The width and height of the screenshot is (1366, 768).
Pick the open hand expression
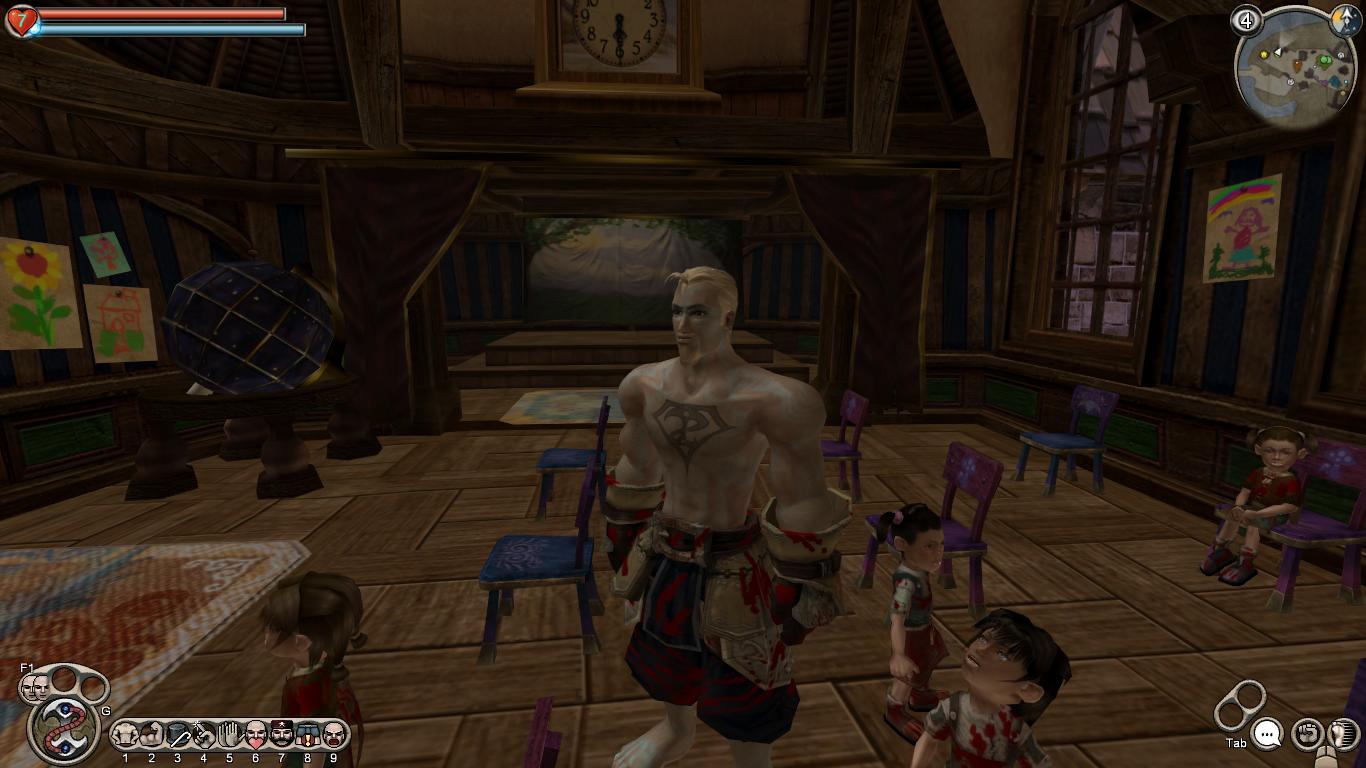pyautogui.click(x=229, y=735)
